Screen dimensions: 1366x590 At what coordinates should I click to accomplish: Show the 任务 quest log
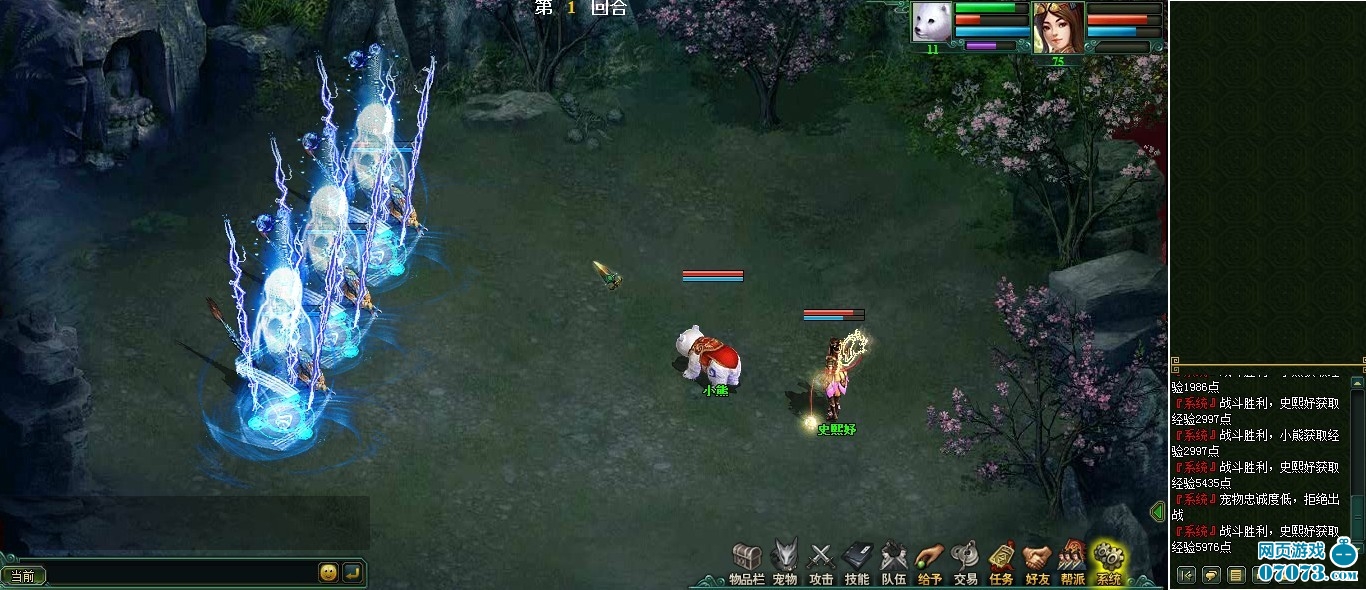click(x=1001, y=559)
